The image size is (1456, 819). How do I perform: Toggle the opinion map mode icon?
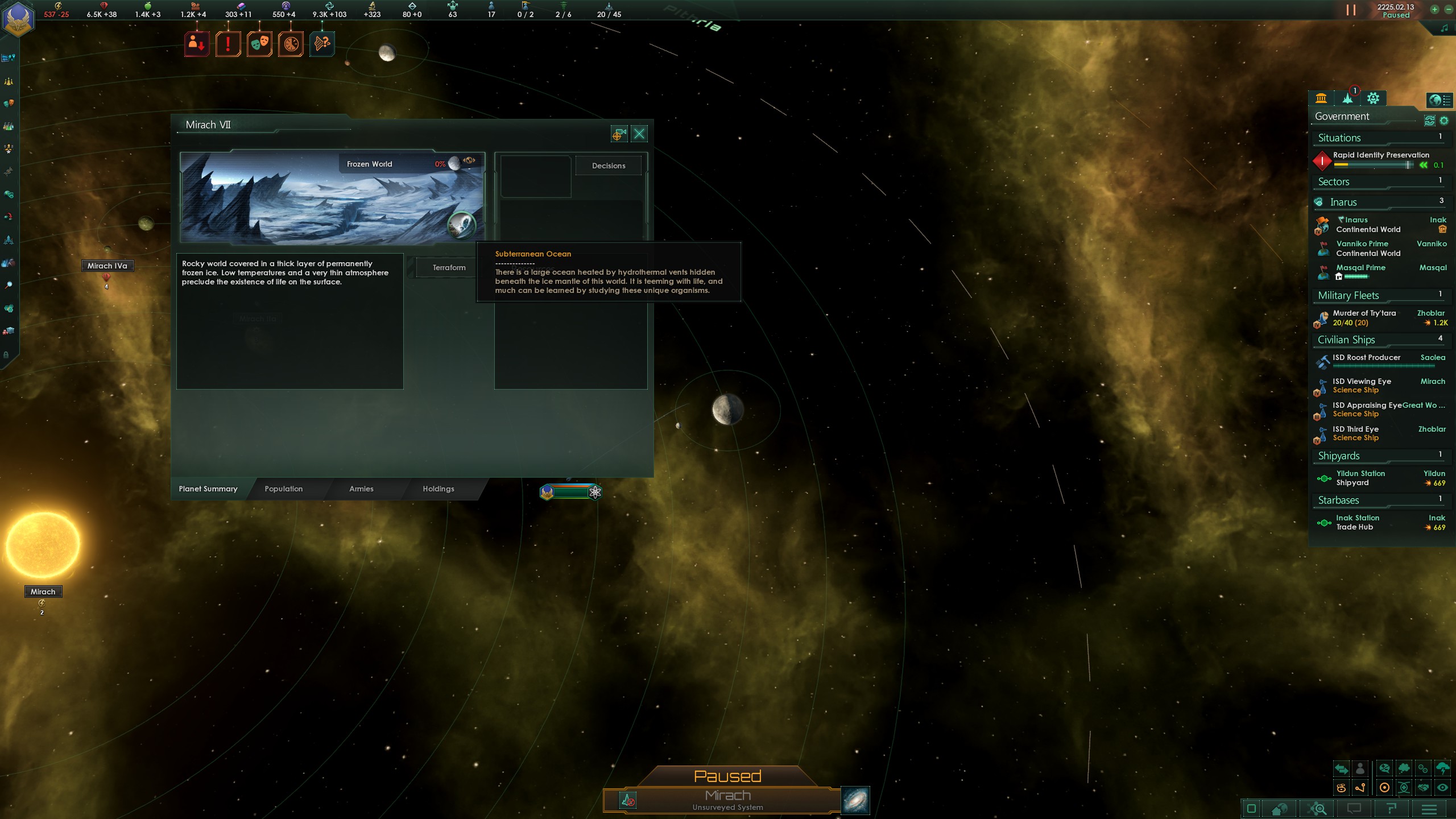(1384, 769)
